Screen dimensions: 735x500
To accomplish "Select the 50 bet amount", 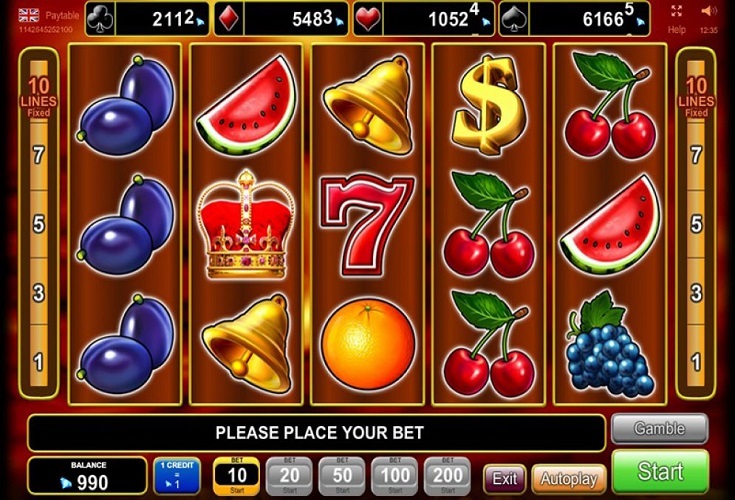I will point(341,475).
